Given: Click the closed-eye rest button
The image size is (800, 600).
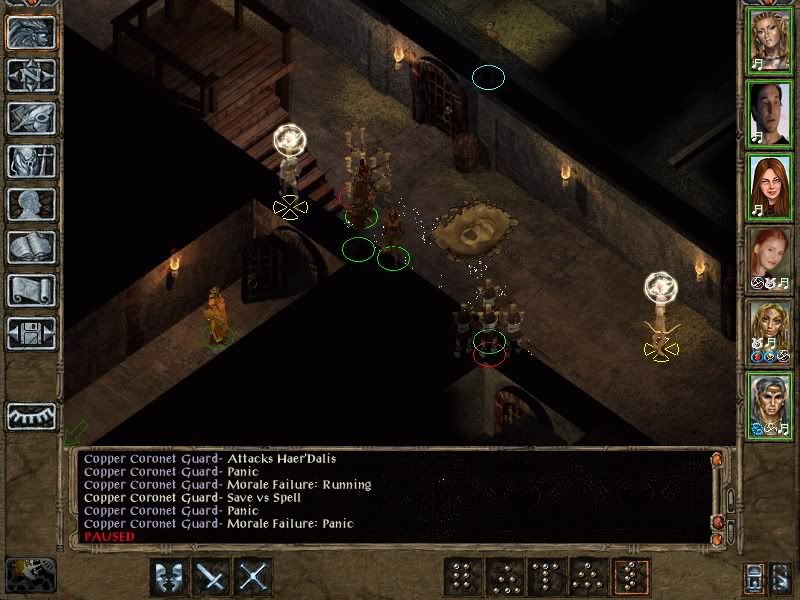Looking at the screenshot, I should [x=32, y=416].
